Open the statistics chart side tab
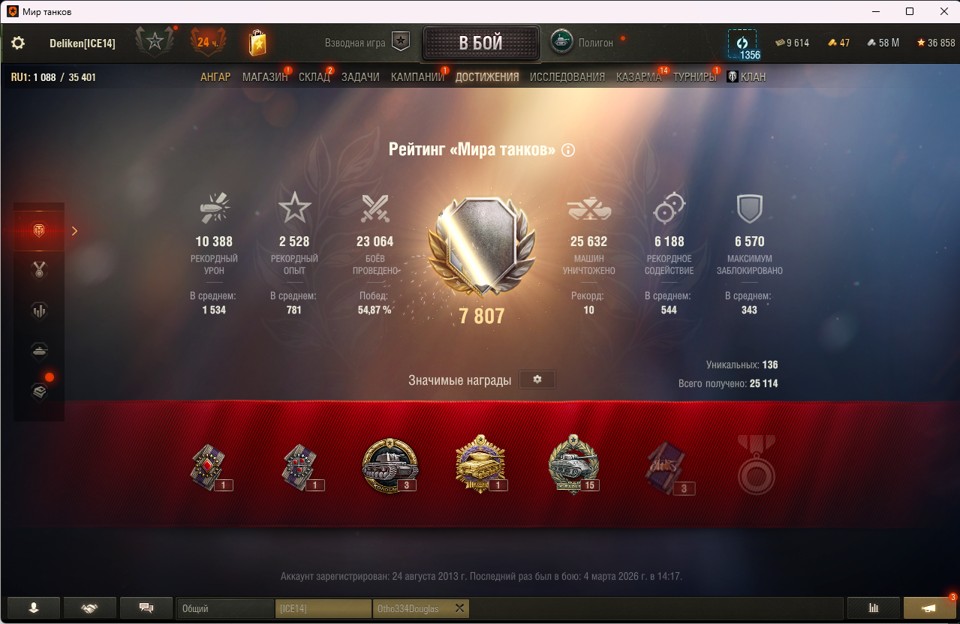This screenshot has height=624, width=960. pyautogui.click(x=40, y=310)
